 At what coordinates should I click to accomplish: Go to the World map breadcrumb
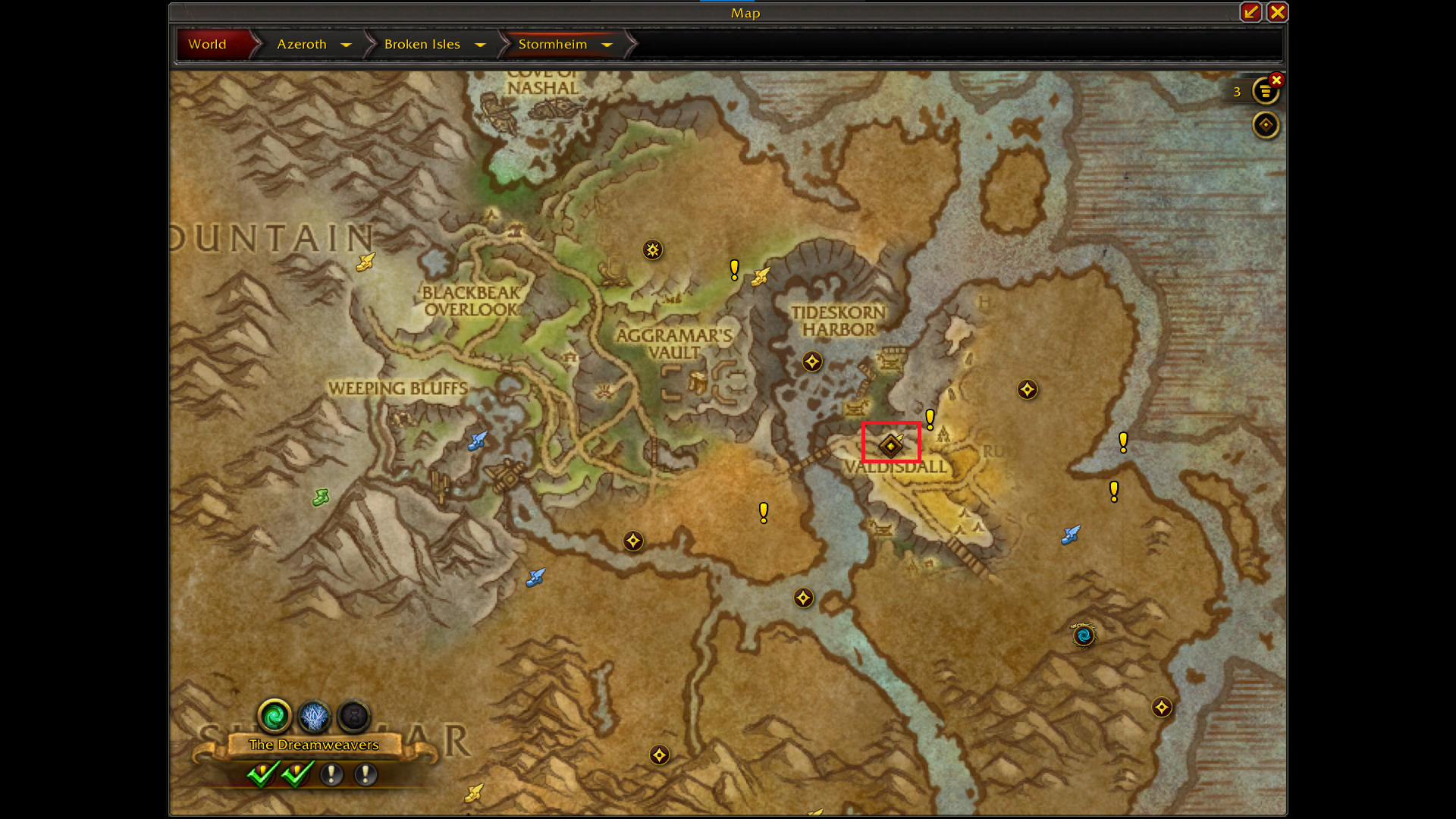208,45
